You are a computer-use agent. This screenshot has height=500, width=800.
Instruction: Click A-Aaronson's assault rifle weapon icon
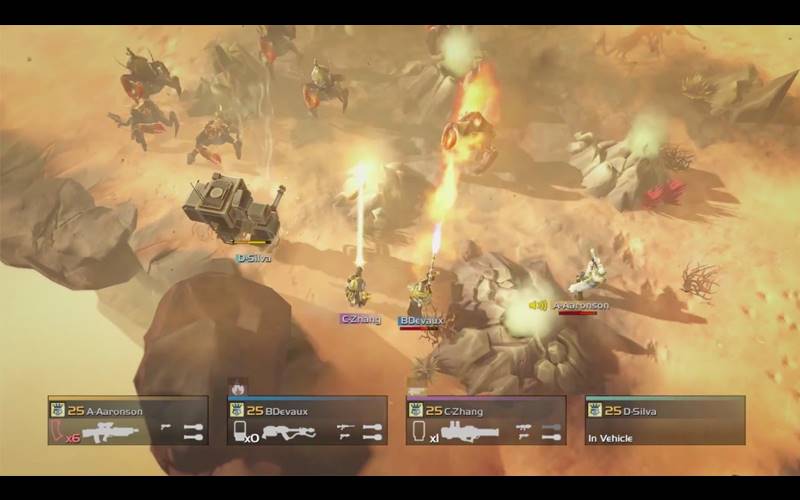110,432
